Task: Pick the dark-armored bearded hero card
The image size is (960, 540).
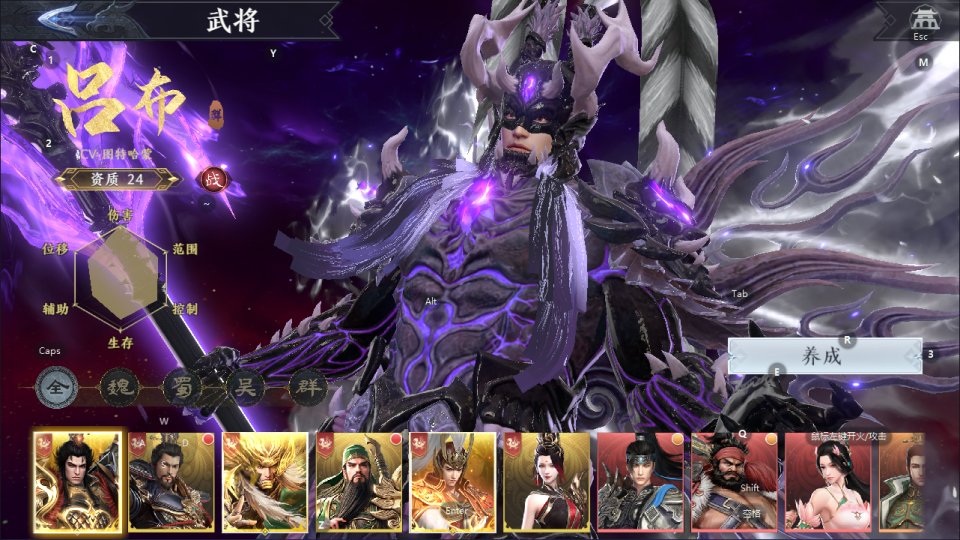Action: pyautogui.click(x=171, y=481)
